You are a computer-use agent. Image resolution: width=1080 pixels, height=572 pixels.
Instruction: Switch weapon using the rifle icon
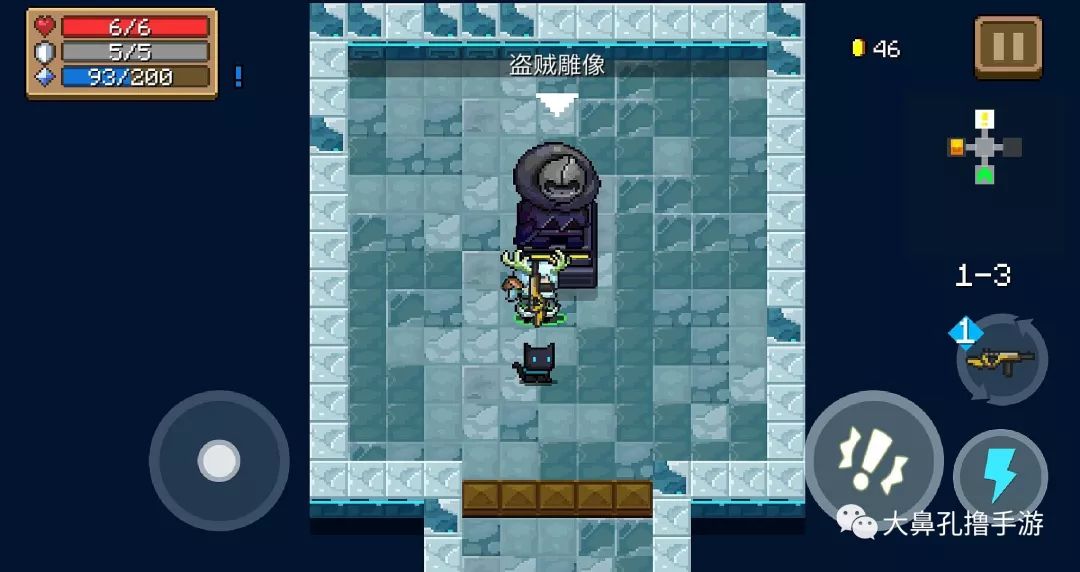[1001, 360]
